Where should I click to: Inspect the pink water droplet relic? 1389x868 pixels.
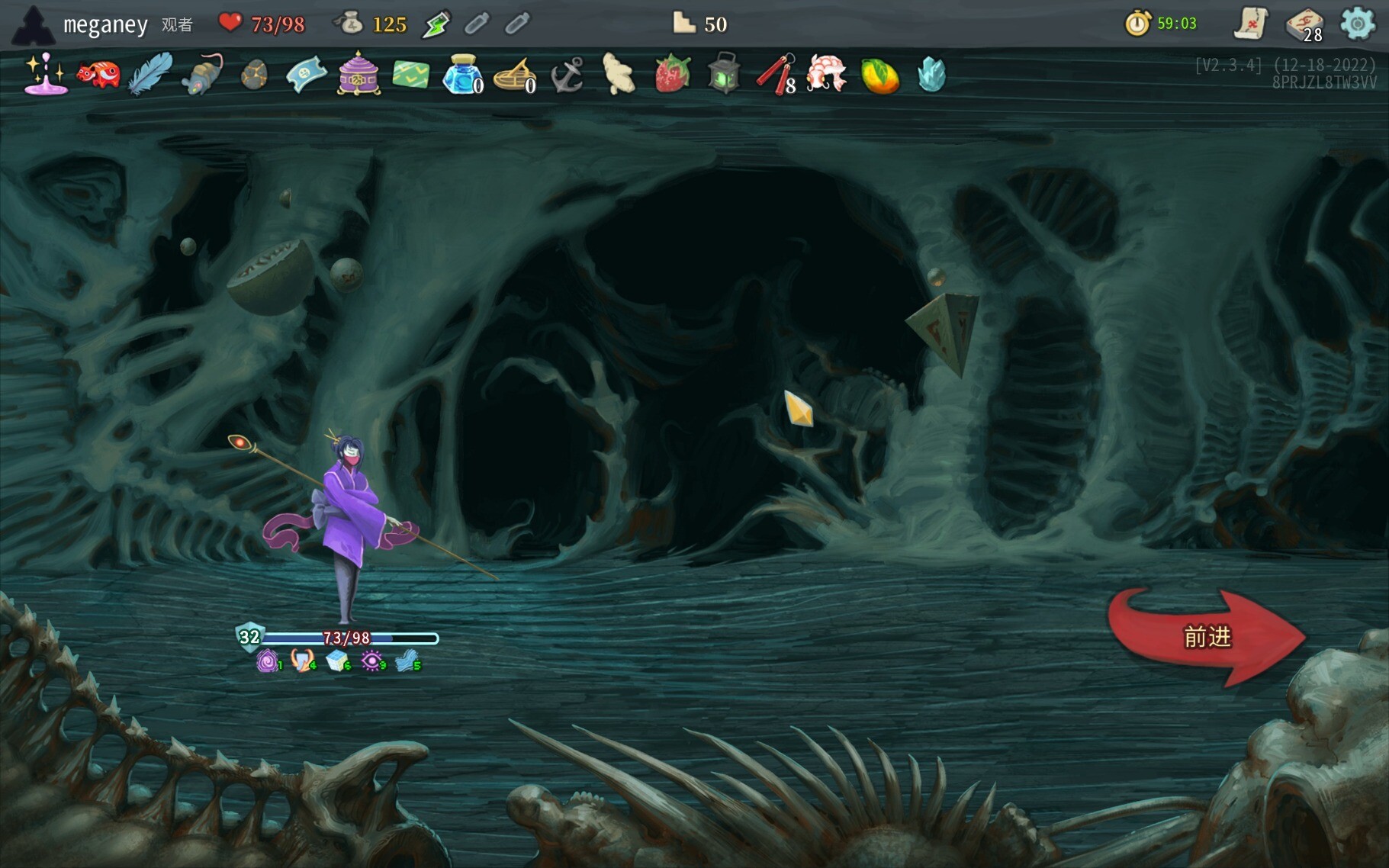coord(46,75)
